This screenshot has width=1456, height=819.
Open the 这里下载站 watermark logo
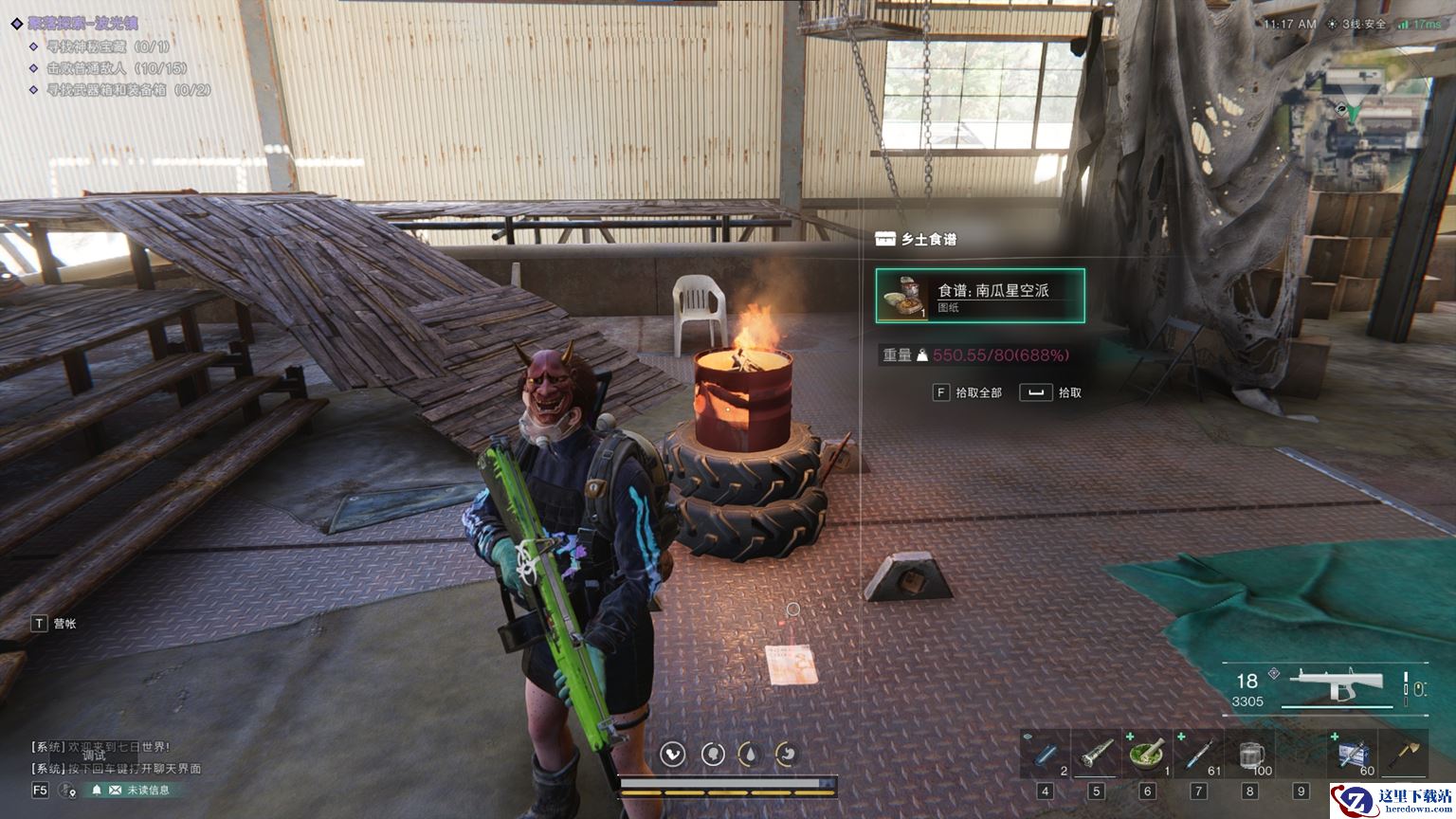pyautogui.click(x=1392, y=799)
